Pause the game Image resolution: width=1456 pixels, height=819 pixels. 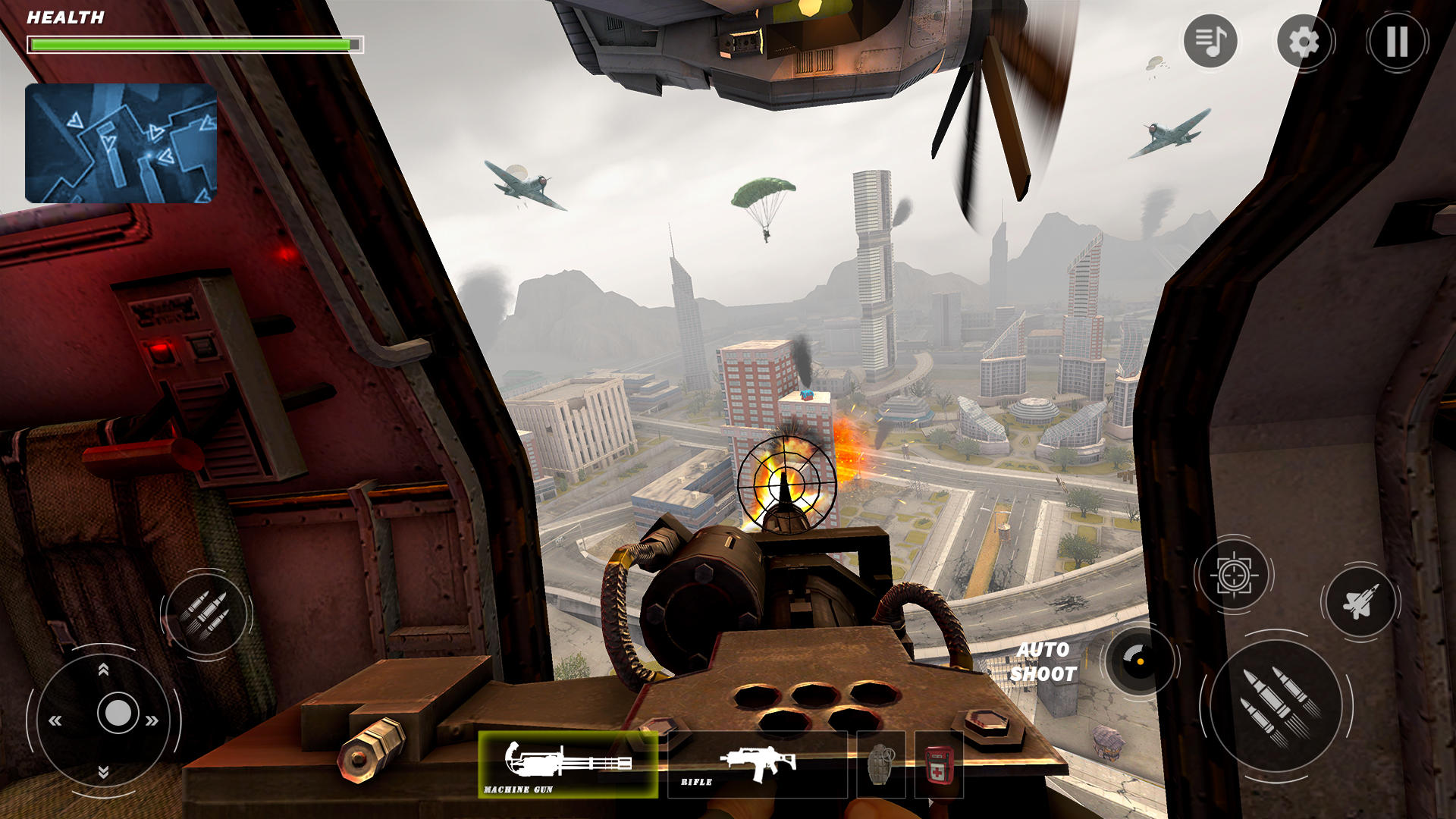[x=1397, y=42]
